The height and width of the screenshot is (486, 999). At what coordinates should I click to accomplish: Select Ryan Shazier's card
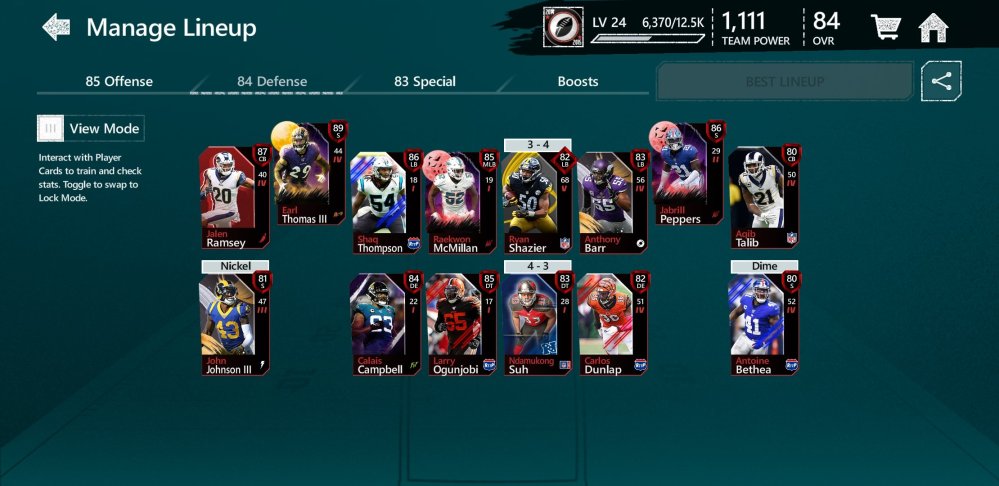[x=537, y=203]
